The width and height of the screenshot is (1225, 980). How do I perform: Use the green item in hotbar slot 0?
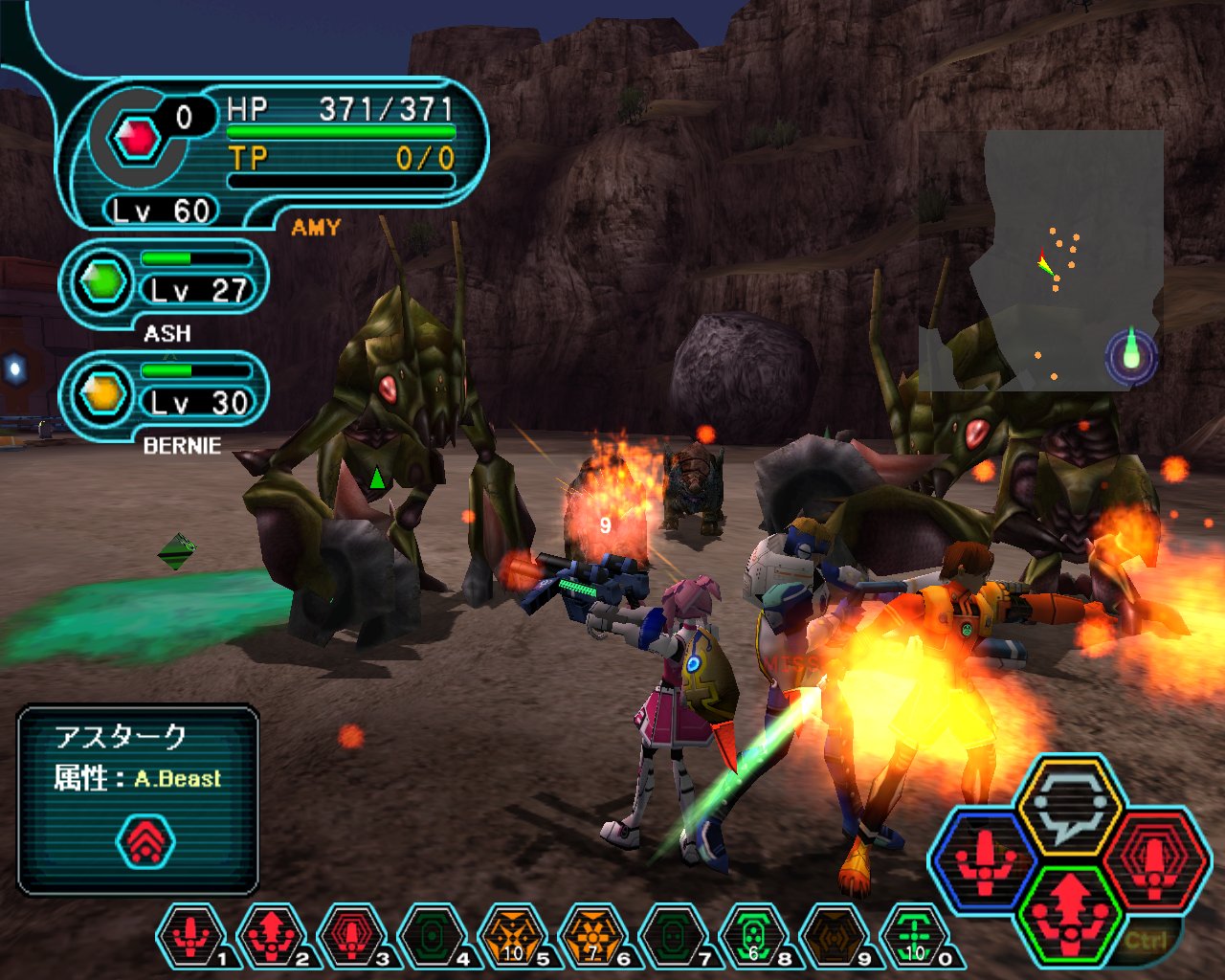(x=915, y=935)
